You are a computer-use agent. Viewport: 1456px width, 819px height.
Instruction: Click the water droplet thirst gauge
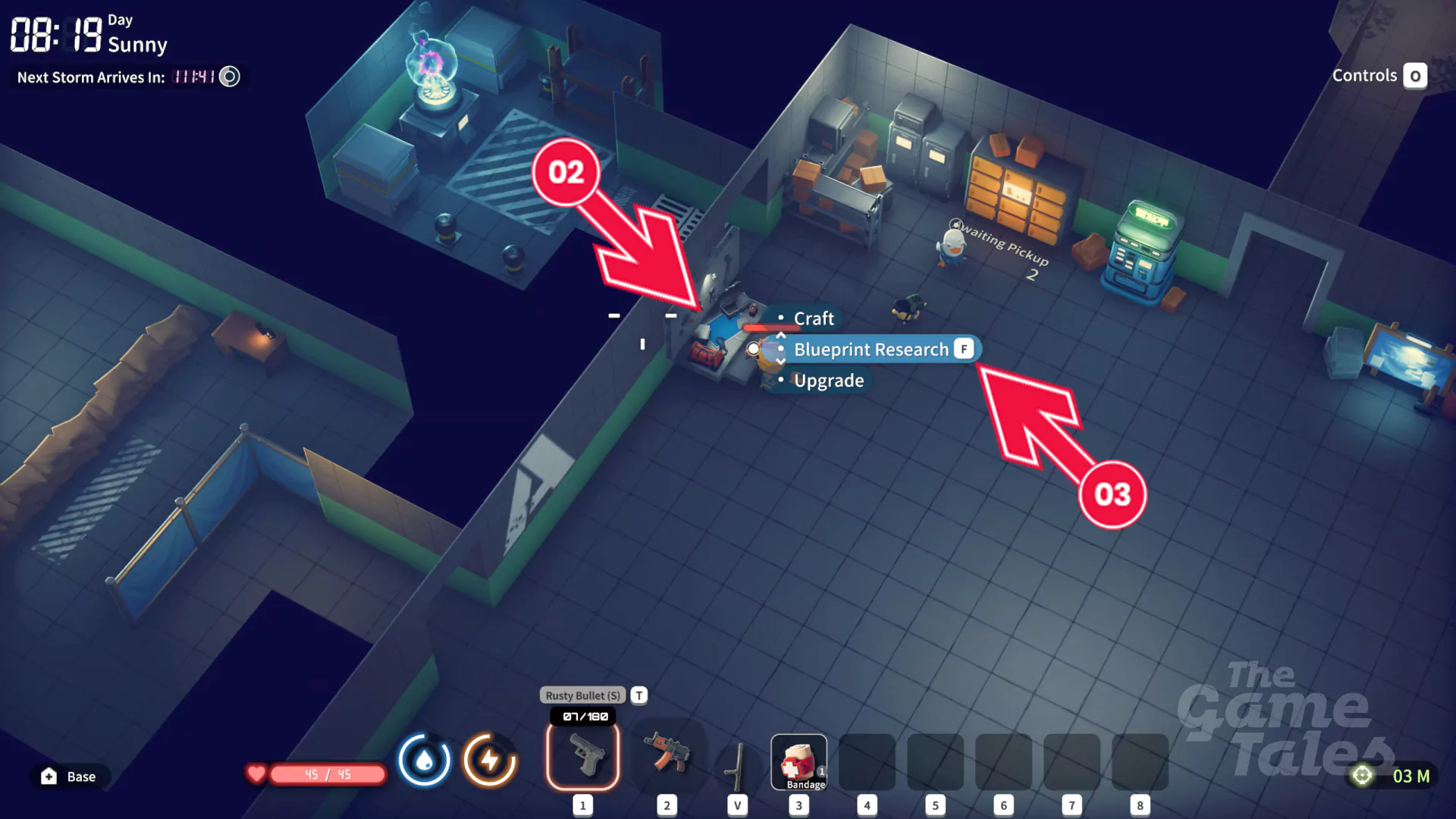(424, 760)
